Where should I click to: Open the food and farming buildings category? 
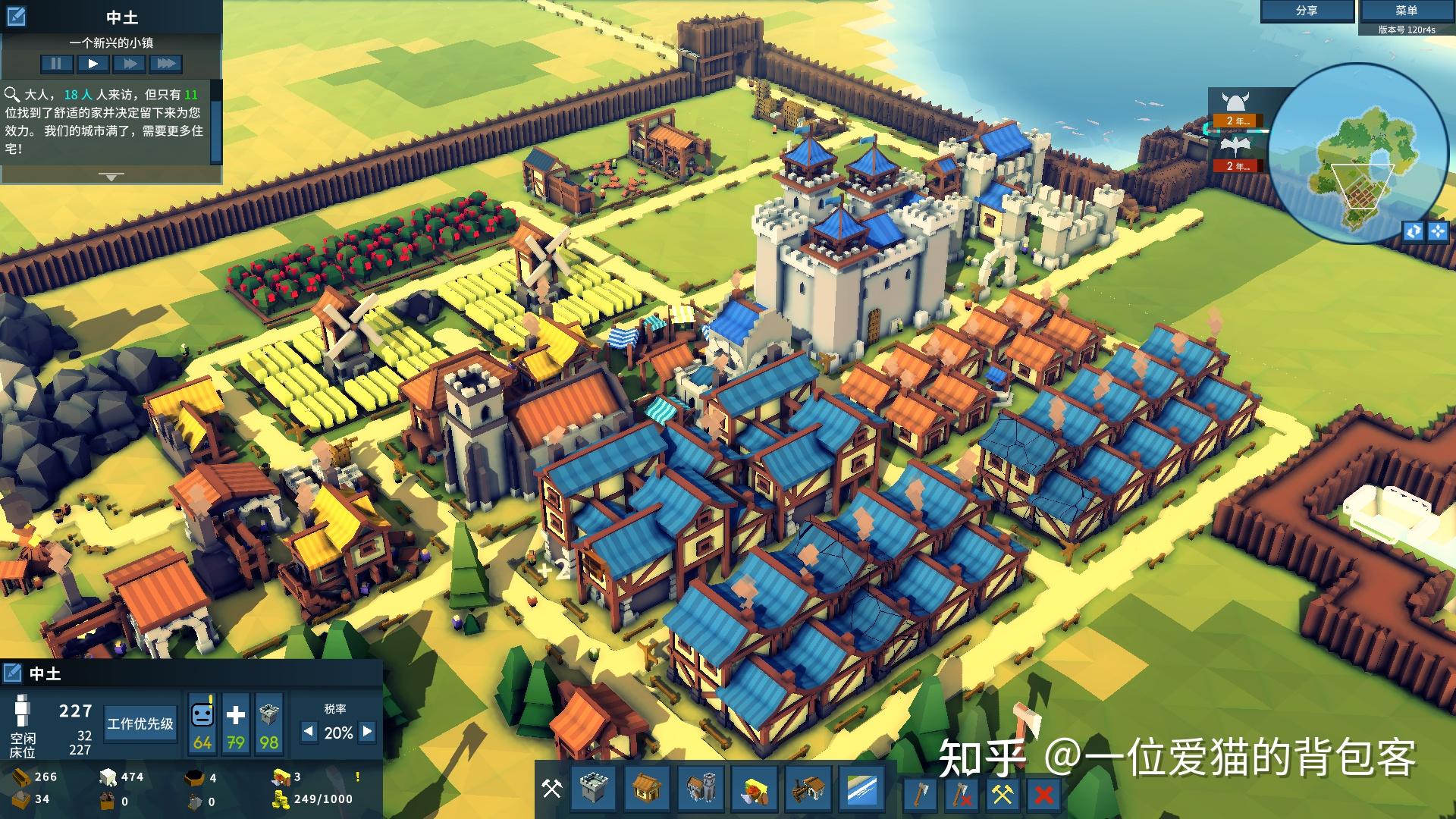[x=755, y=789]
